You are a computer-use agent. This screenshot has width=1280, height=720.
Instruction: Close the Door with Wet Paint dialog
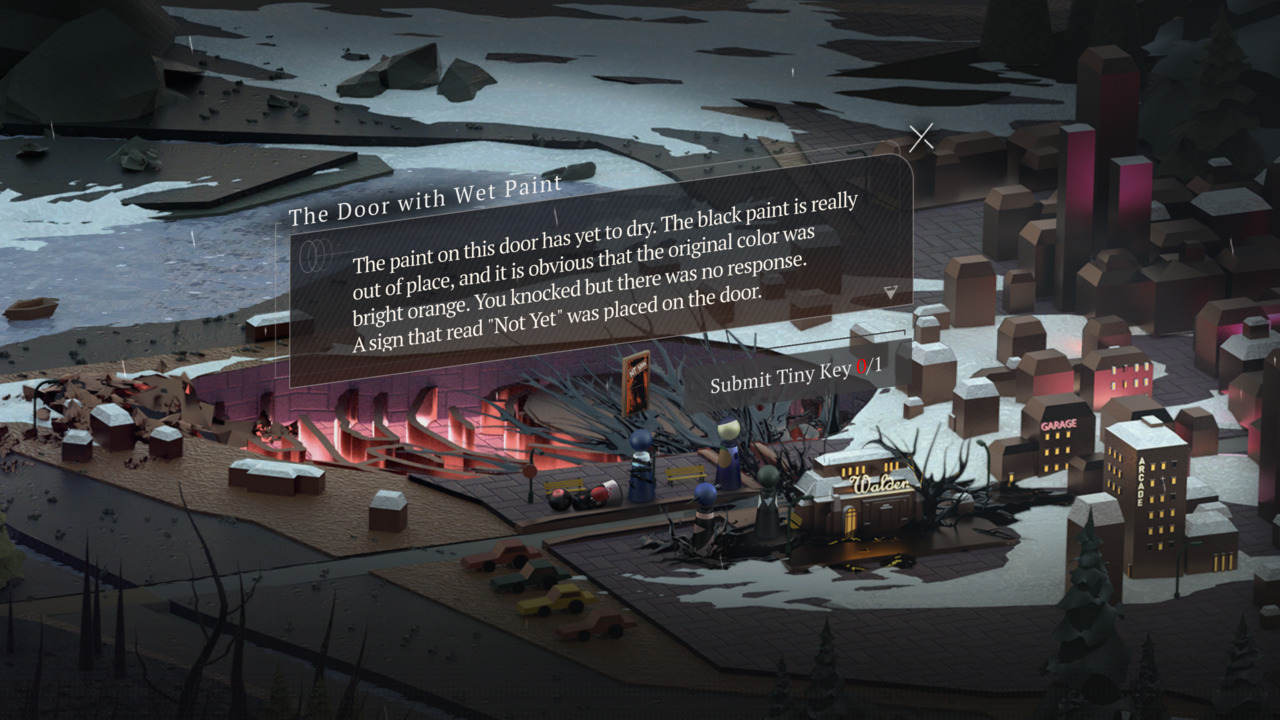click(x=921, y=138)
